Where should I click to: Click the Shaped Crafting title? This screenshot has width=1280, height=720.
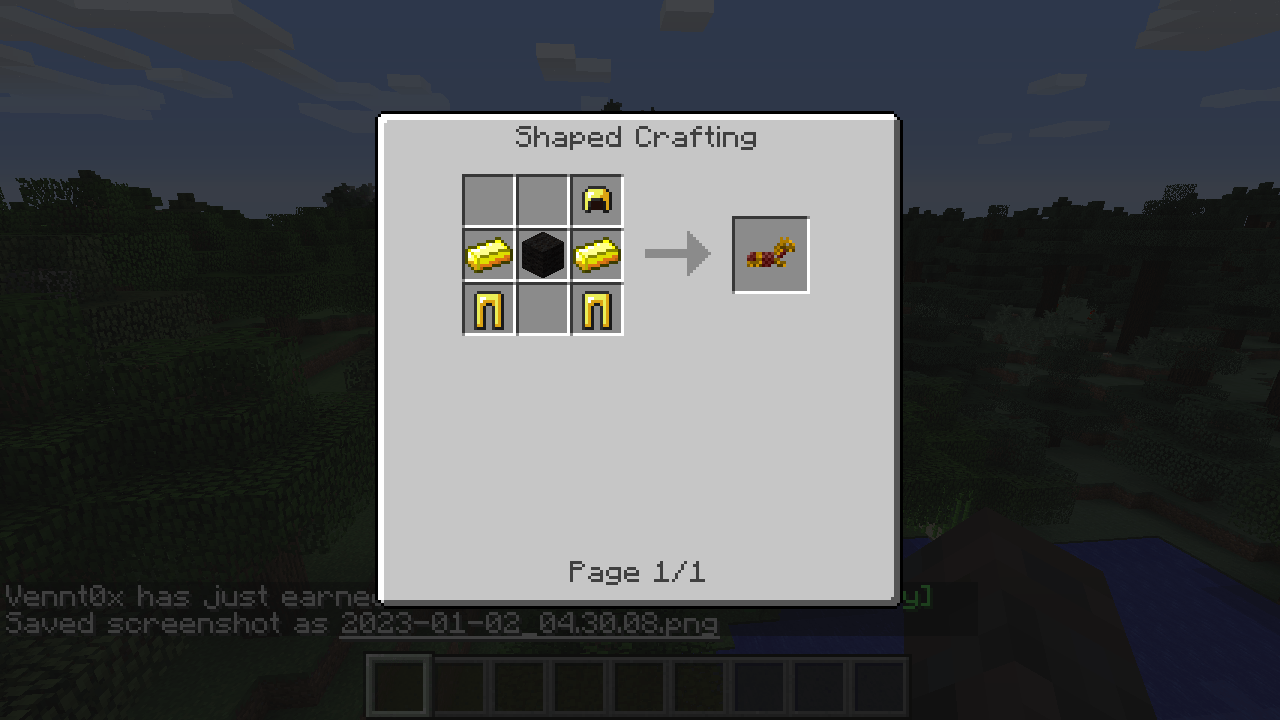click(x=636, y=137)
